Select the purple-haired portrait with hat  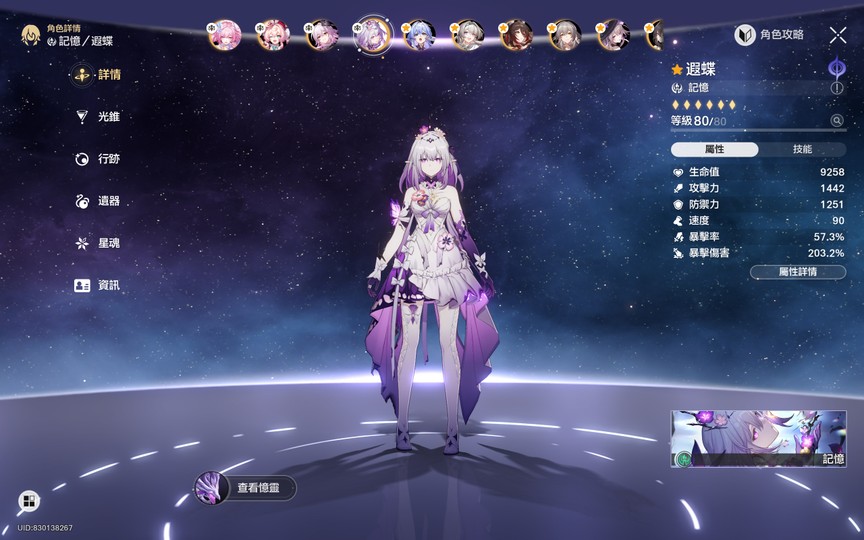(x=611, y=36)
